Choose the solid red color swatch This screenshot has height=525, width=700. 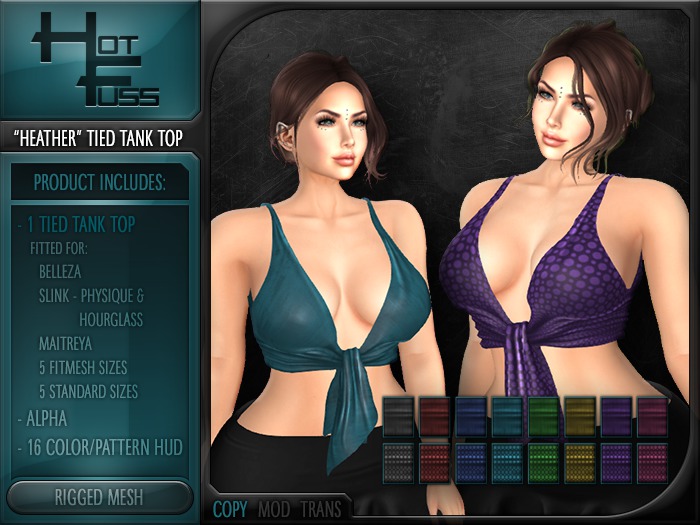(x=436, y=415)
